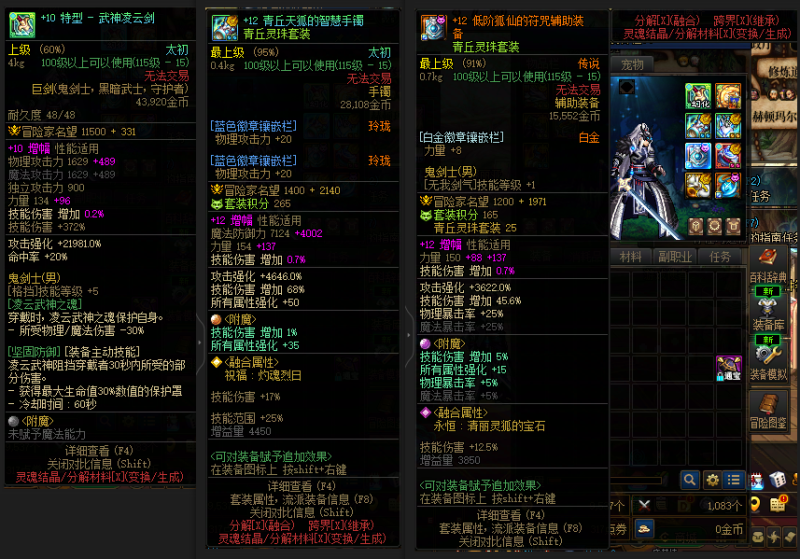800x559 pixels.
Task: Click the list view button
Action: (x=735, y=480)
